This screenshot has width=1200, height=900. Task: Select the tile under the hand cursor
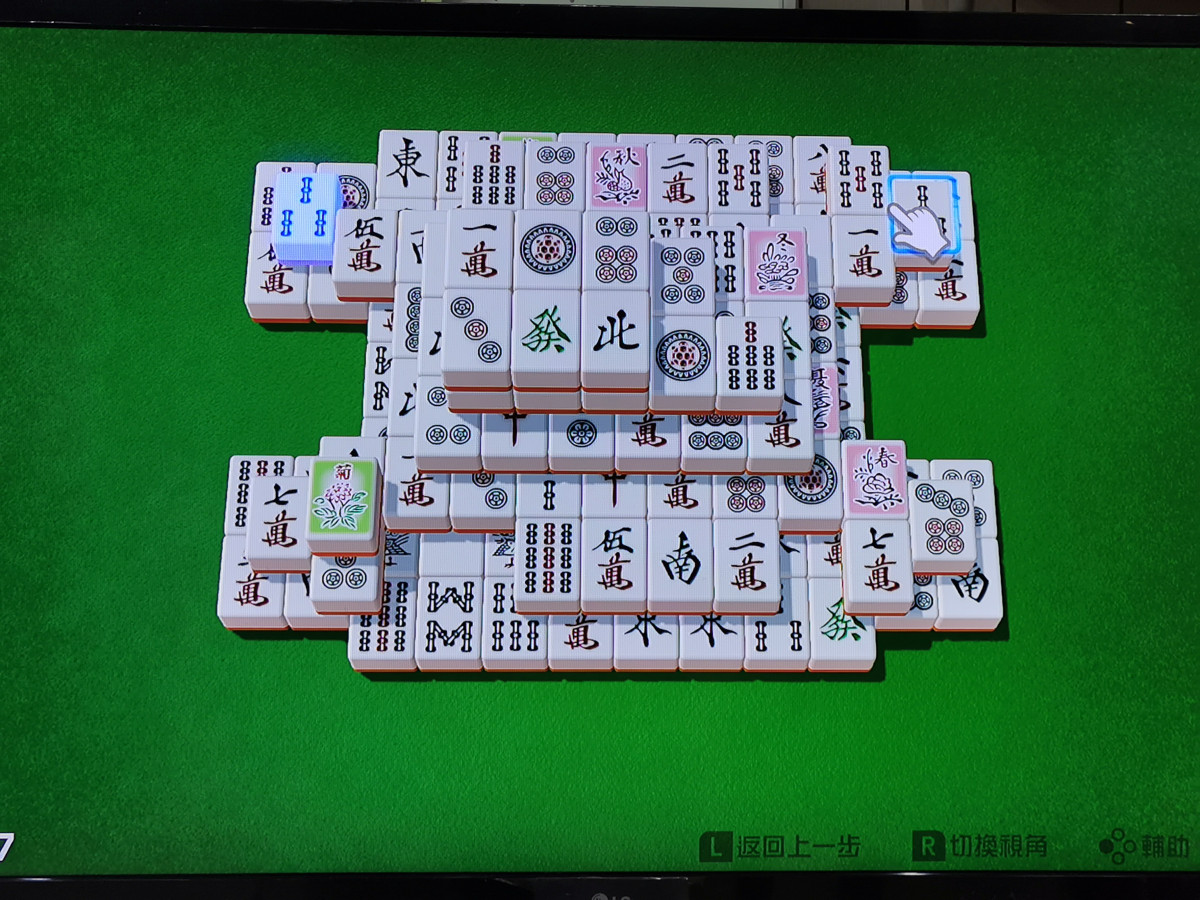(924, 215)
